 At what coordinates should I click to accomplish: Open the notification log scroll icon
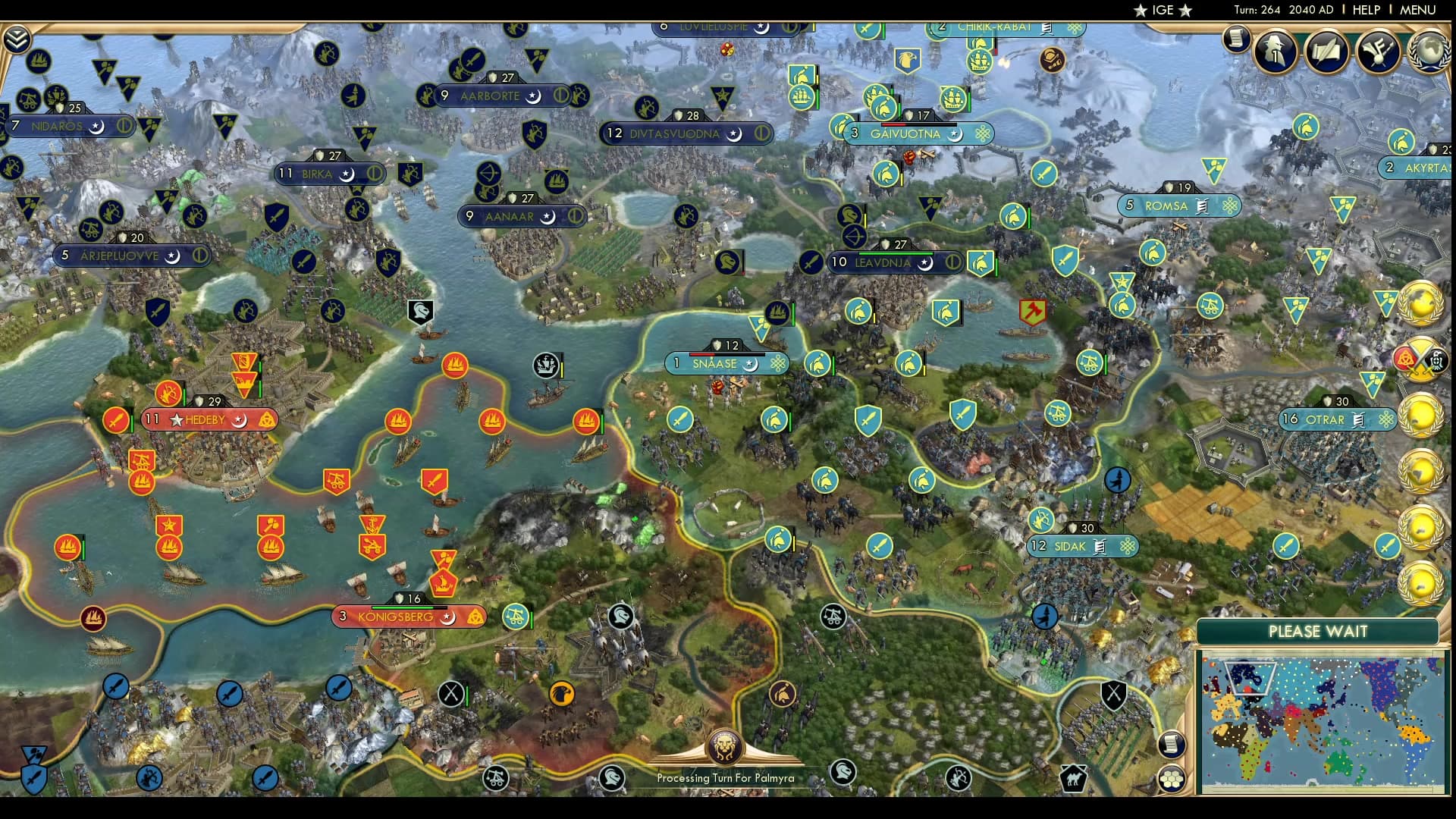(x=1236, y=39)
